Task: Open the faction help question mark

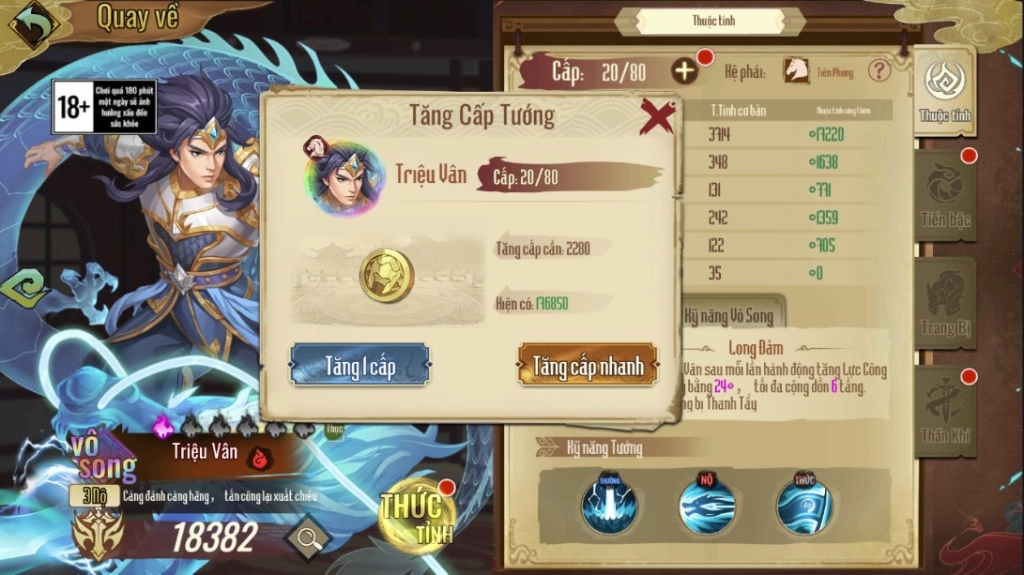Action: point(879,71)
